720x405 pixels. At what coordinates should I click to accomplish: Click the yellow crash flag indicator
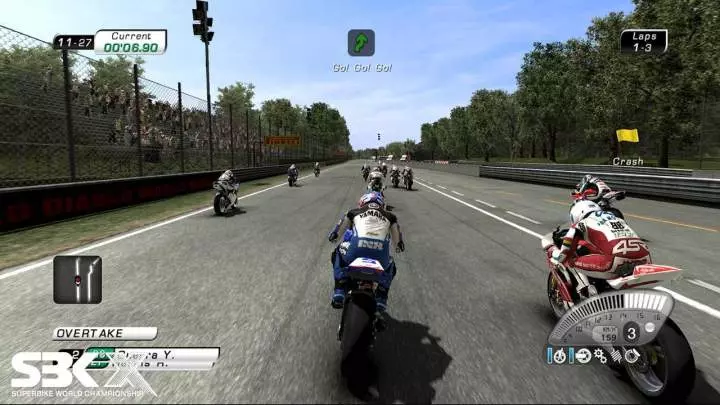[x=627, y=135]
